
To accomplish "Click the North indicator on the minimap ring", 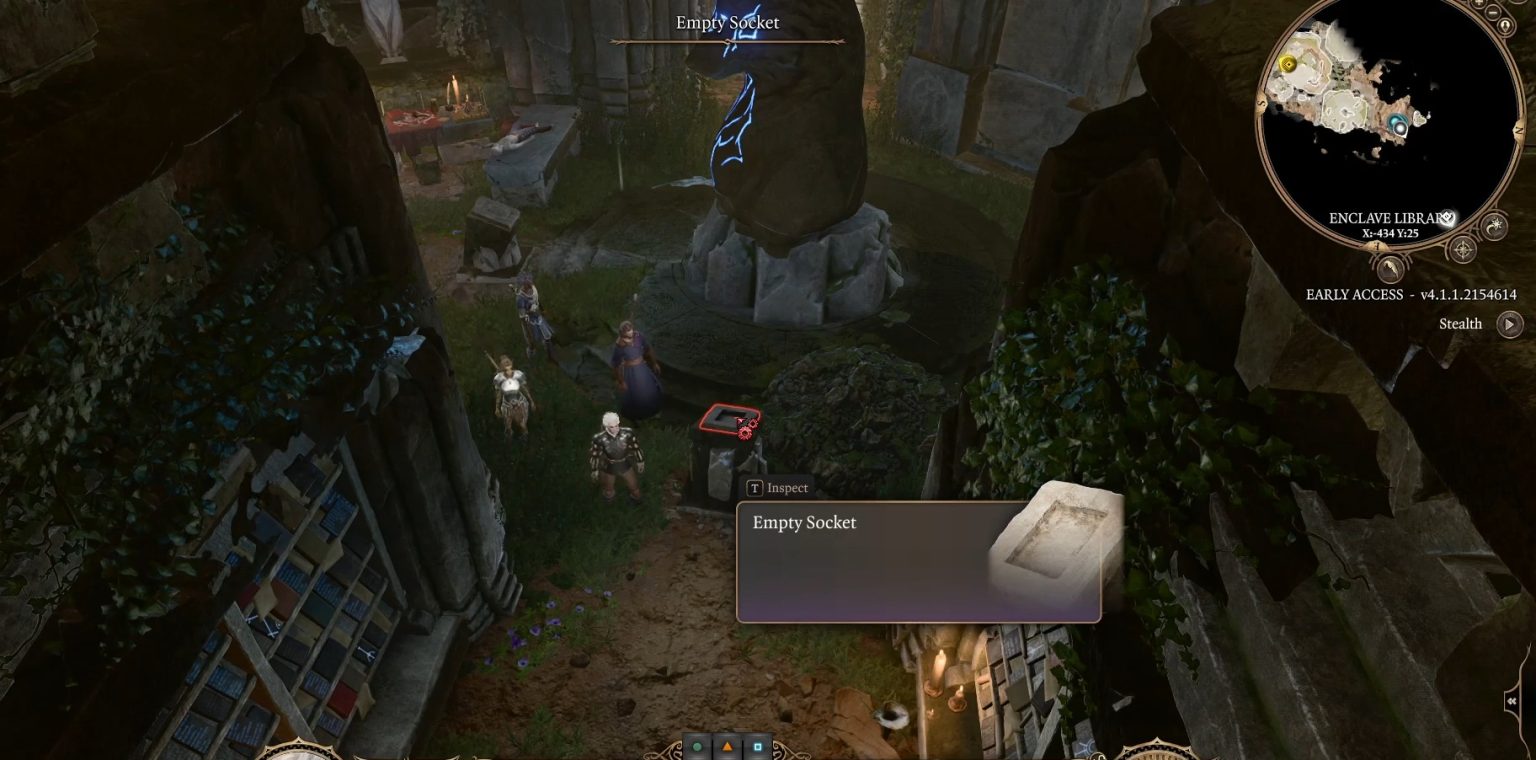I will coord(1520,128).
